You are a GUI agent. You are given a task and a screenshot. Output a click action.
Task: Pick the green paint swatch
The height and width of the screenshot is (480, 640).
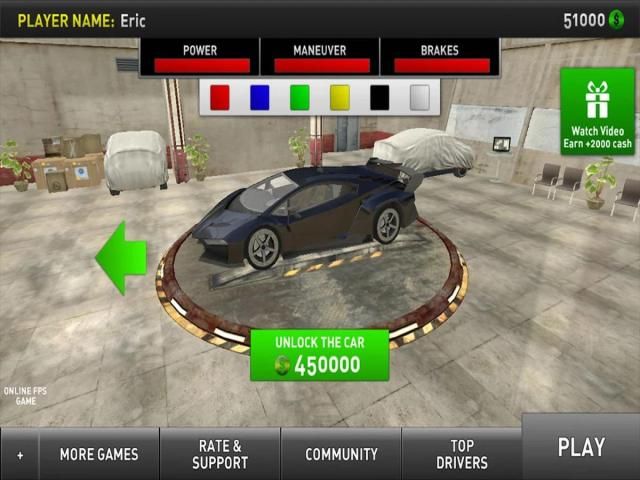(x=300, y=97)
